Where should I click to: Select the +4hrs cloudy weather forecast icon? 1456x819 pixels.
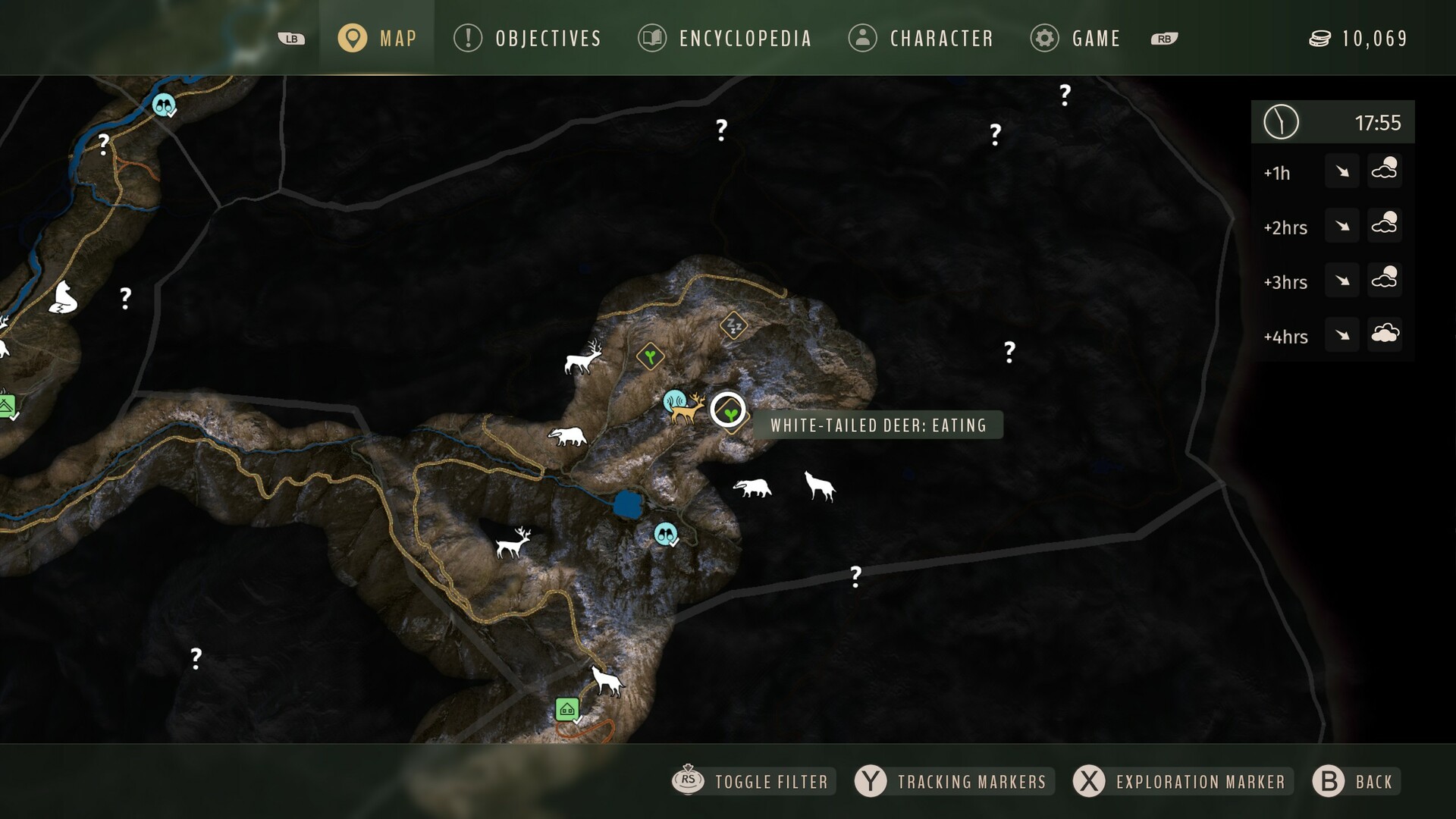pos(1385,334)
